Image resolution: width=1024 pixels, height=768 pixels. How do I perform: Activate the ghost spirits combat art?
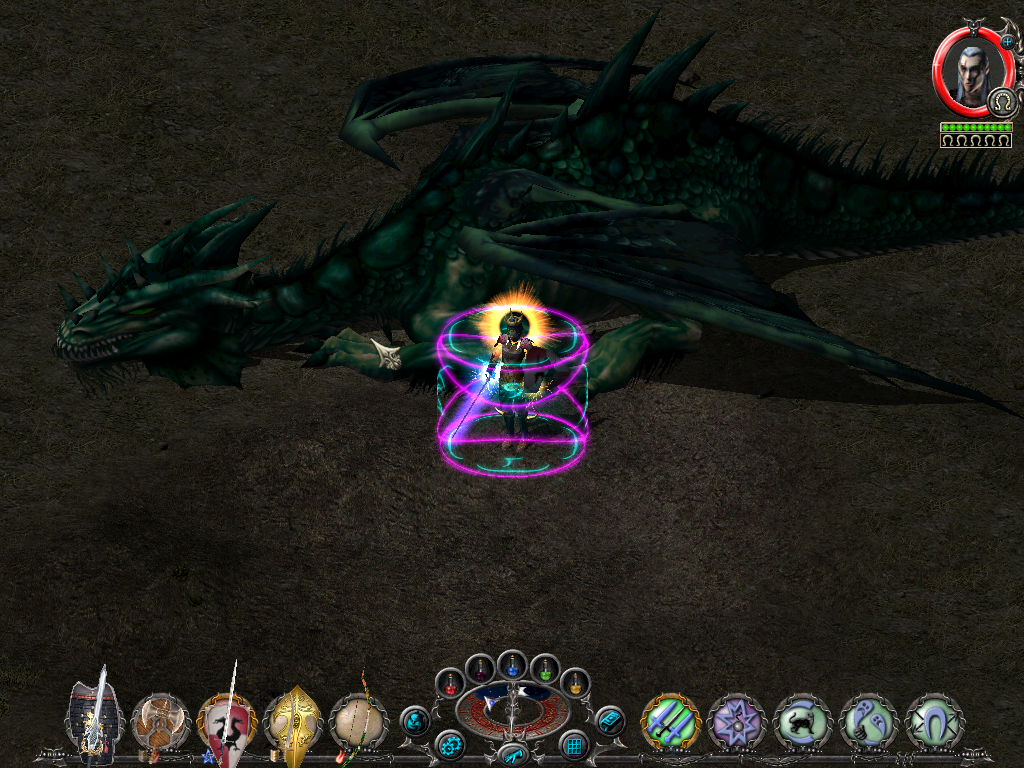click(x=868, y=721)
